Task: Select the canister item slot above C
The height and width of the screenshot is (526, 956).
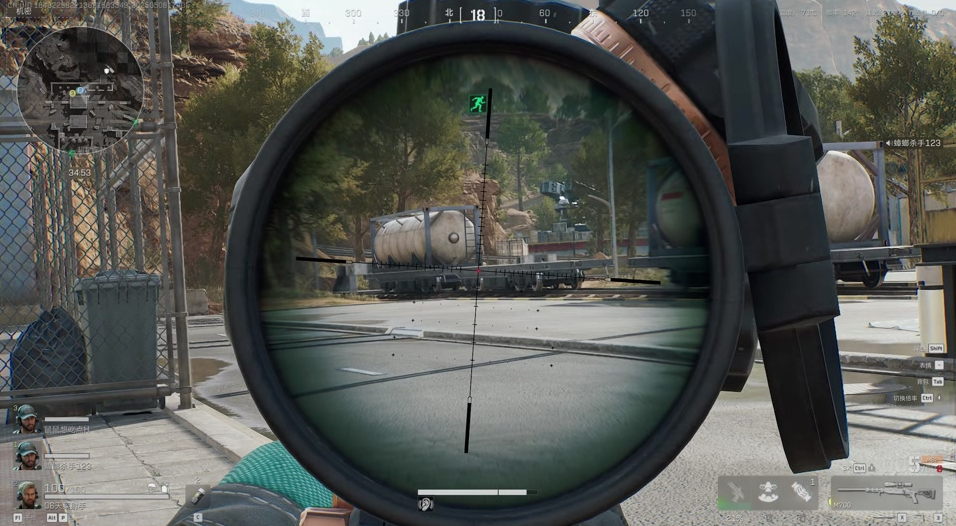Action: pos(196,496)
